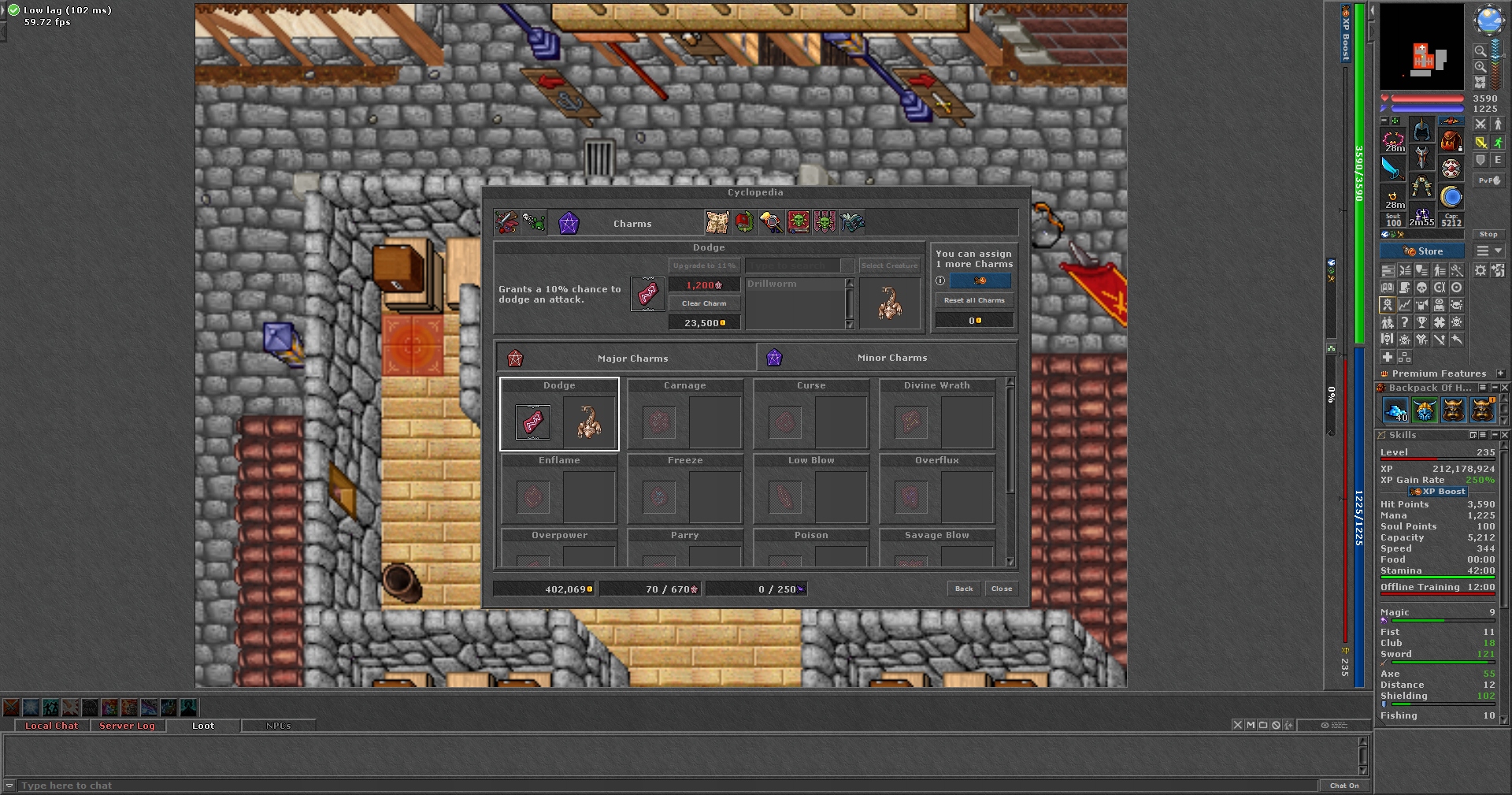Switch to the Server Log tab
Image resolution: width=1512 pixels, height=795 pixels.
(127, 726)
